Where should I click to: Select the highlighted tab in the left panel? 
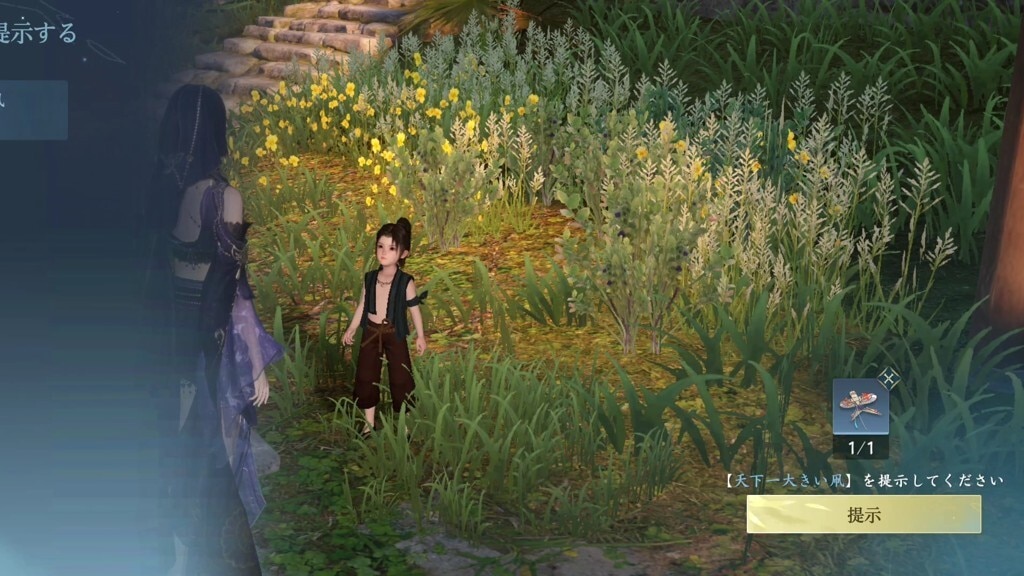pyautogui.click(x=33, y=110)
